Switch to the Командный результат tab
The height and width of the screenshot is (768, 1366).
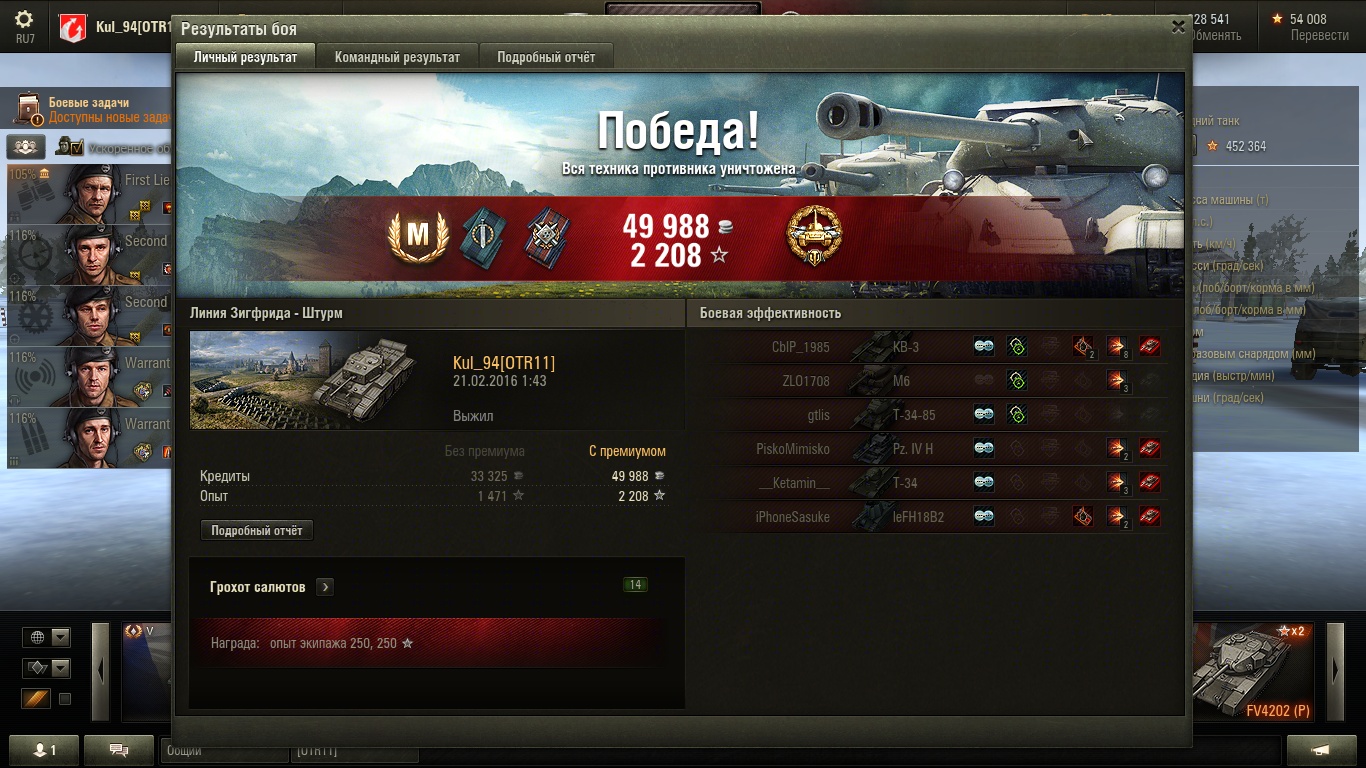tap(397, 57)
